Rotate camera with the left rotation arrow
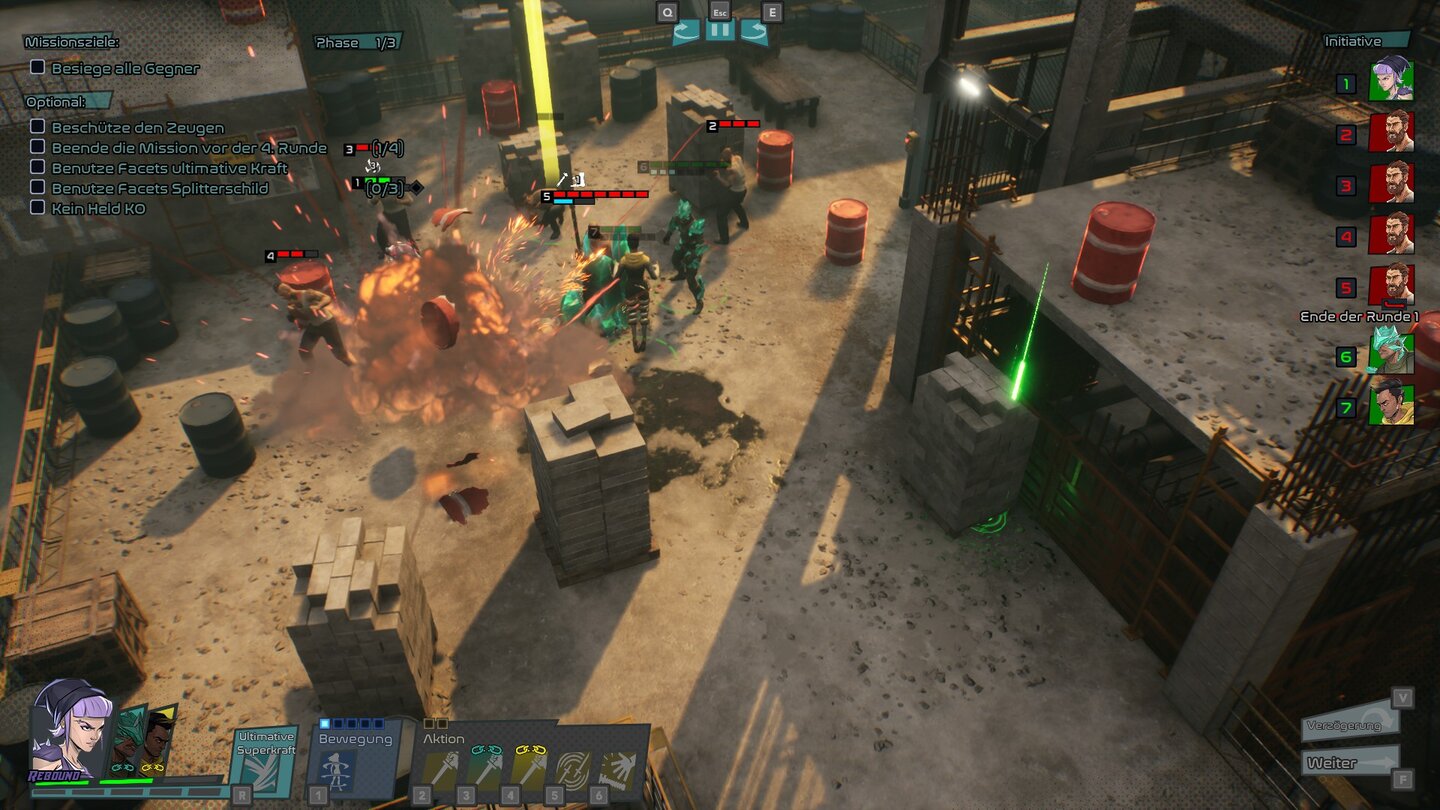 [x=686, y=32]
